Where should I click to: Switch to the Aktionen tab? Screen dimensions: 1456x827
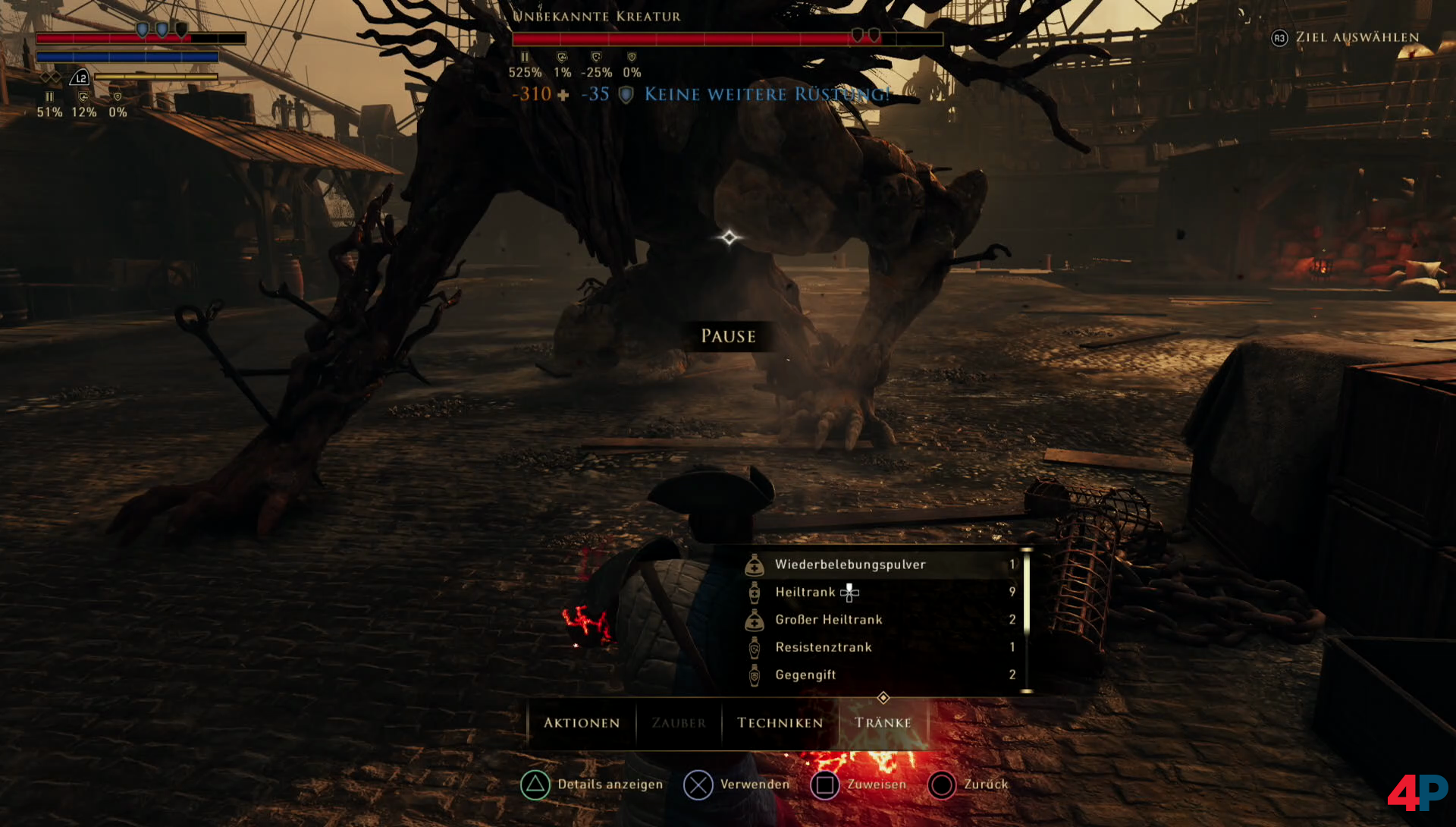pyautogui.click(x=582, y=723)
